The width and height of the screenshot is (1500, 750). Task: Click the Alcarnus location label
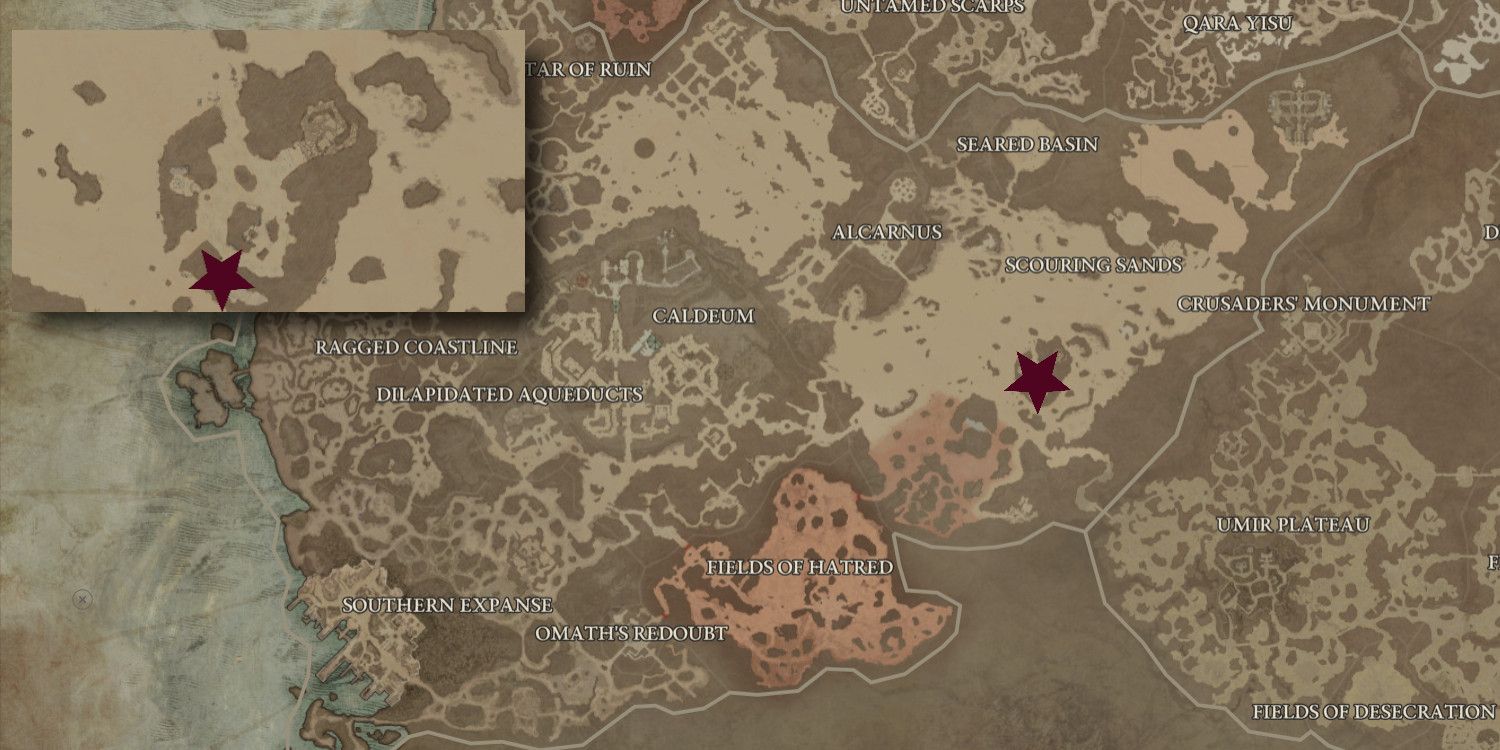(888, 232)
